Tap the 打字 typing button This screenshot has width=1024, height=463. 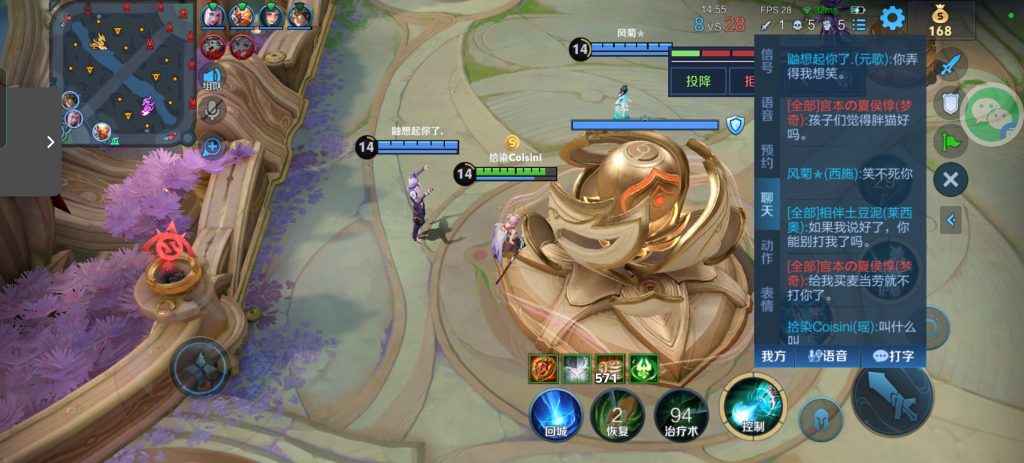click(893, 356)
